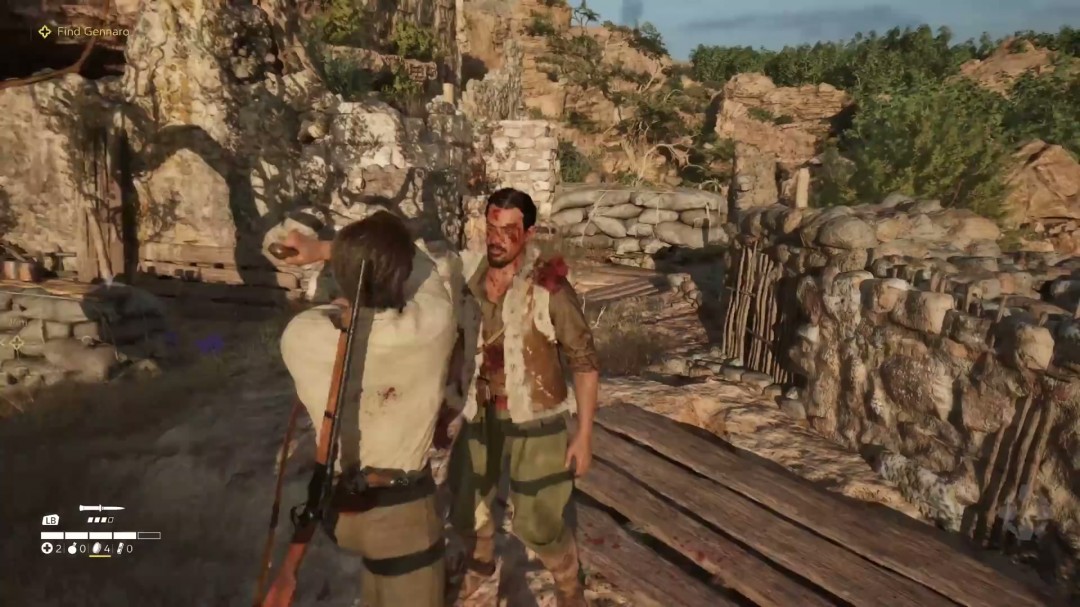Choose the medkit cross icon
This screenshot has width=1080, height=607.
pyautogui.click(x=46, y=548)
